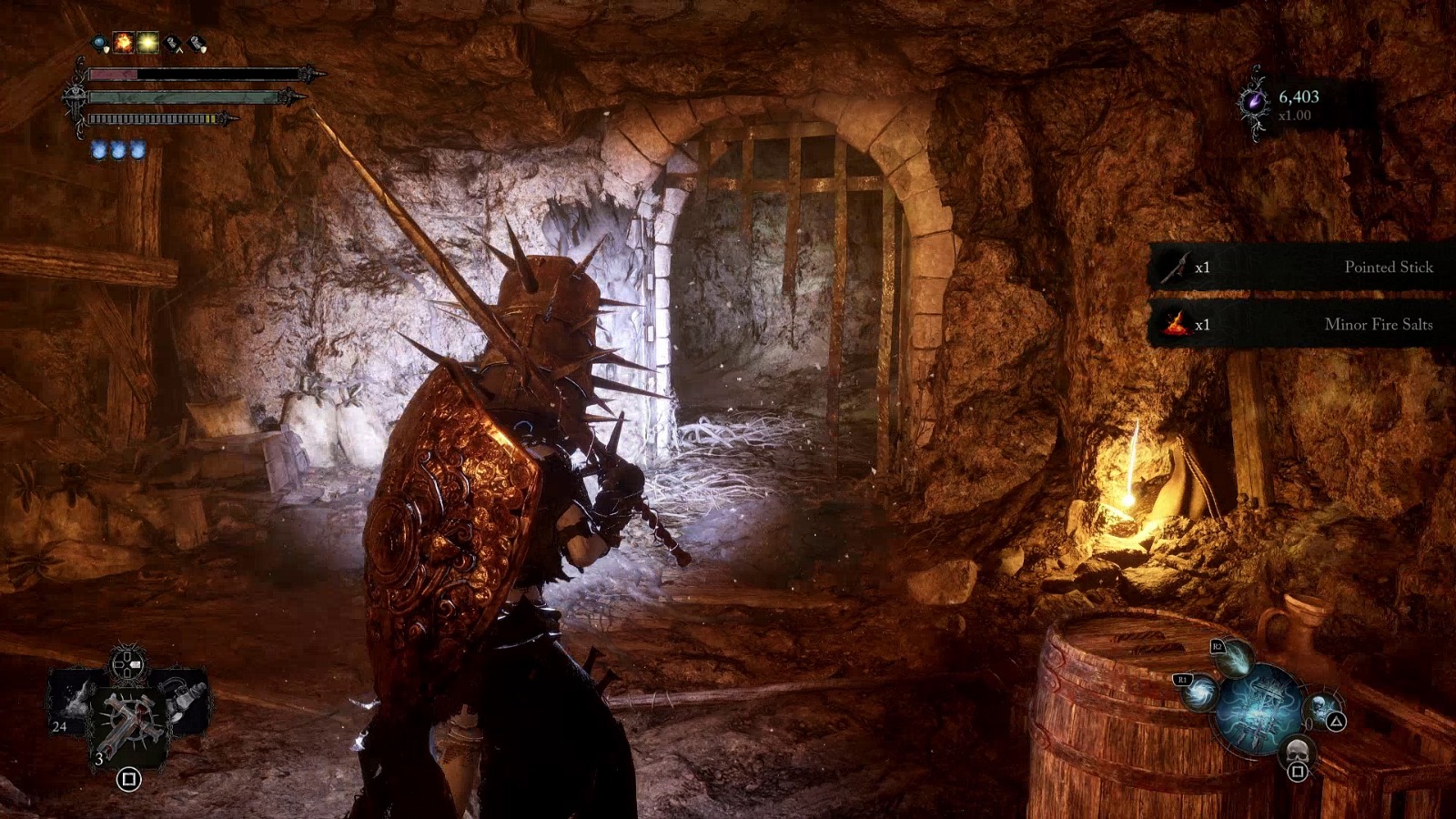Click the white skull icon
1456x819 pixels.
(1298, 752)
